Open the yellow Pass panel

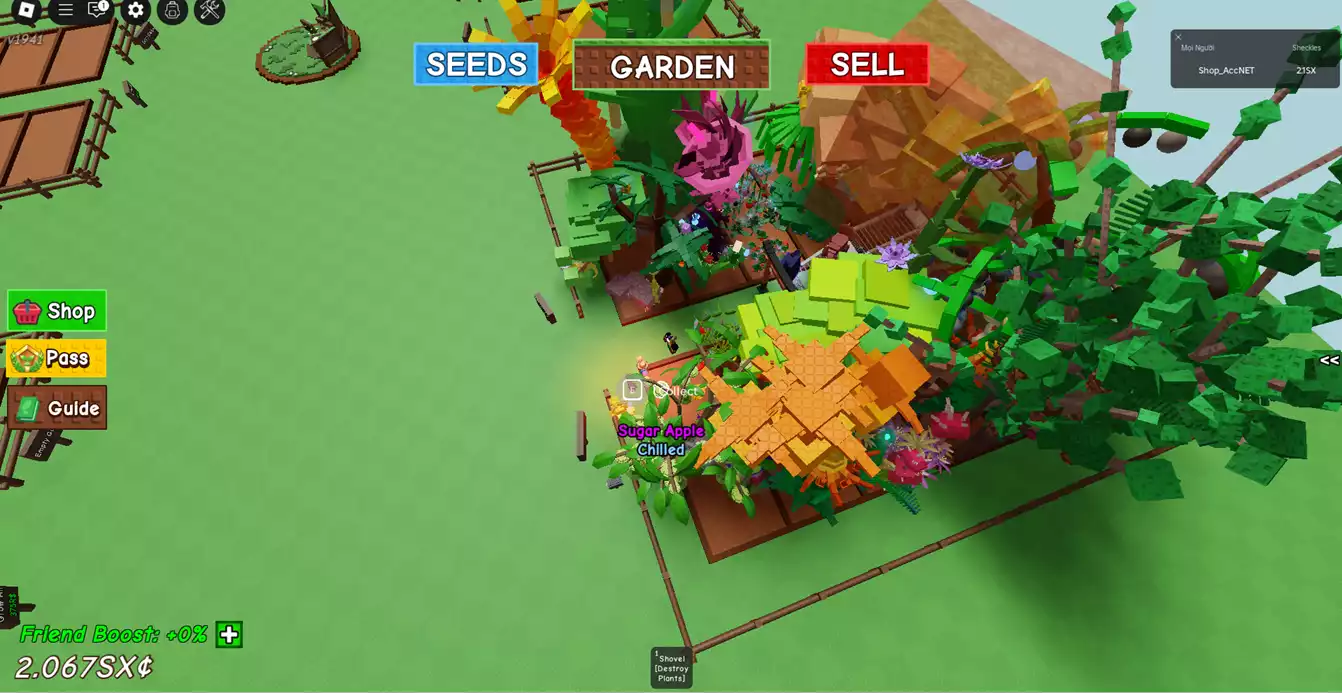point(57,358)
